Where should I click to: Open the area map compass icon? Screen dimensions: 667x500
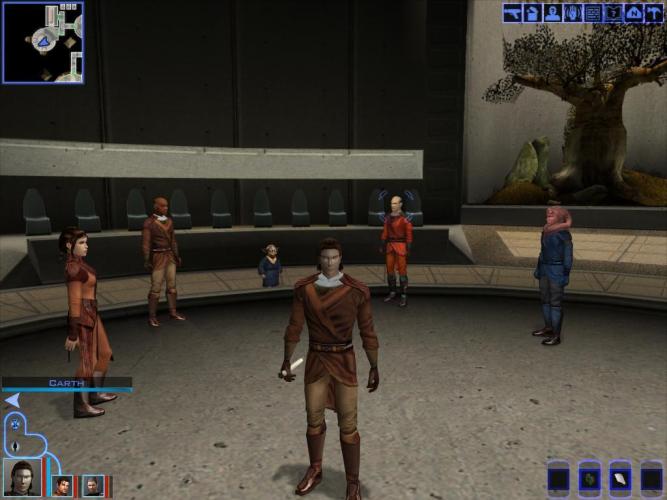click(633, 13)
